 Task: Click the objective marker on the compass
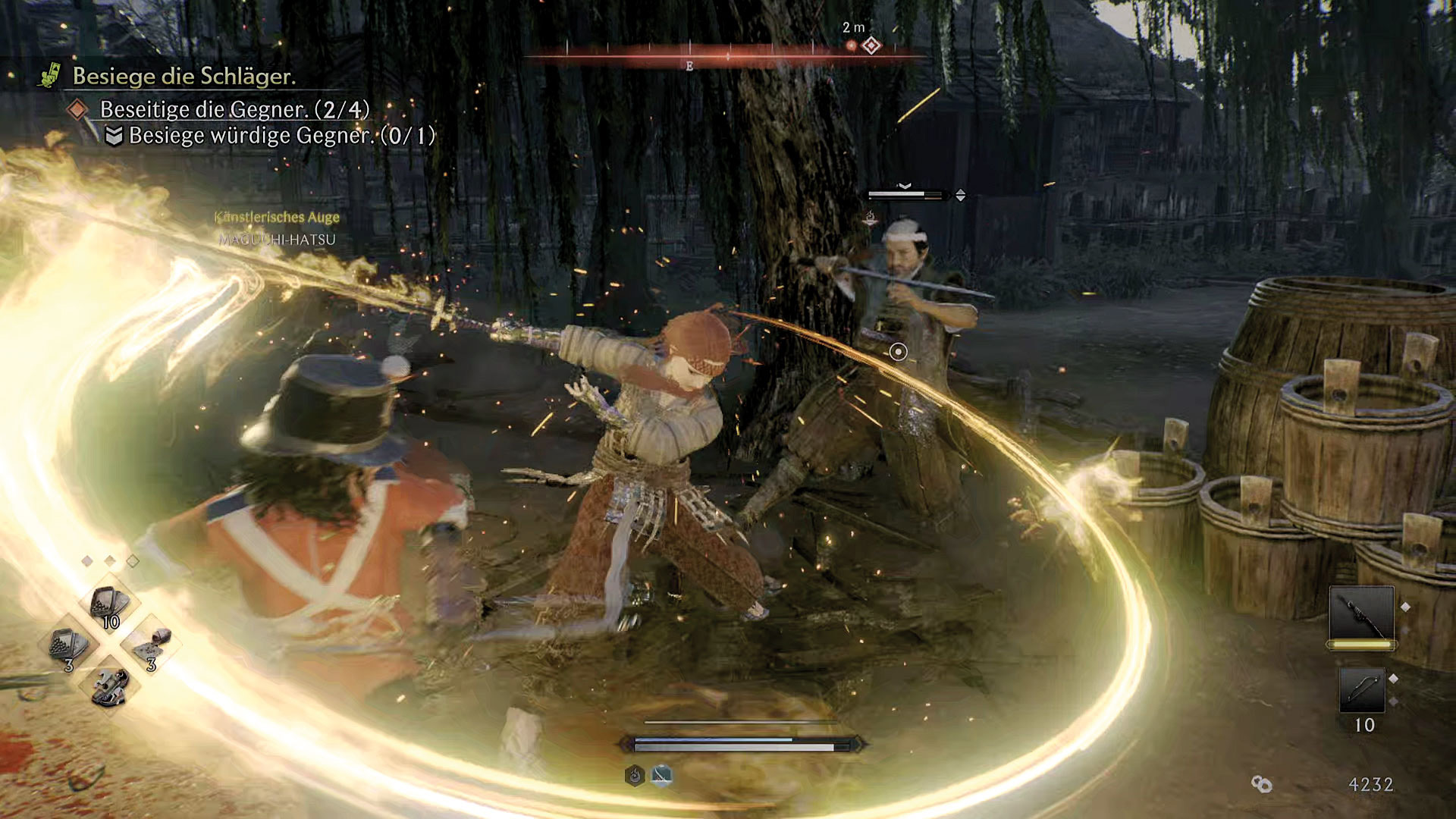871,46
